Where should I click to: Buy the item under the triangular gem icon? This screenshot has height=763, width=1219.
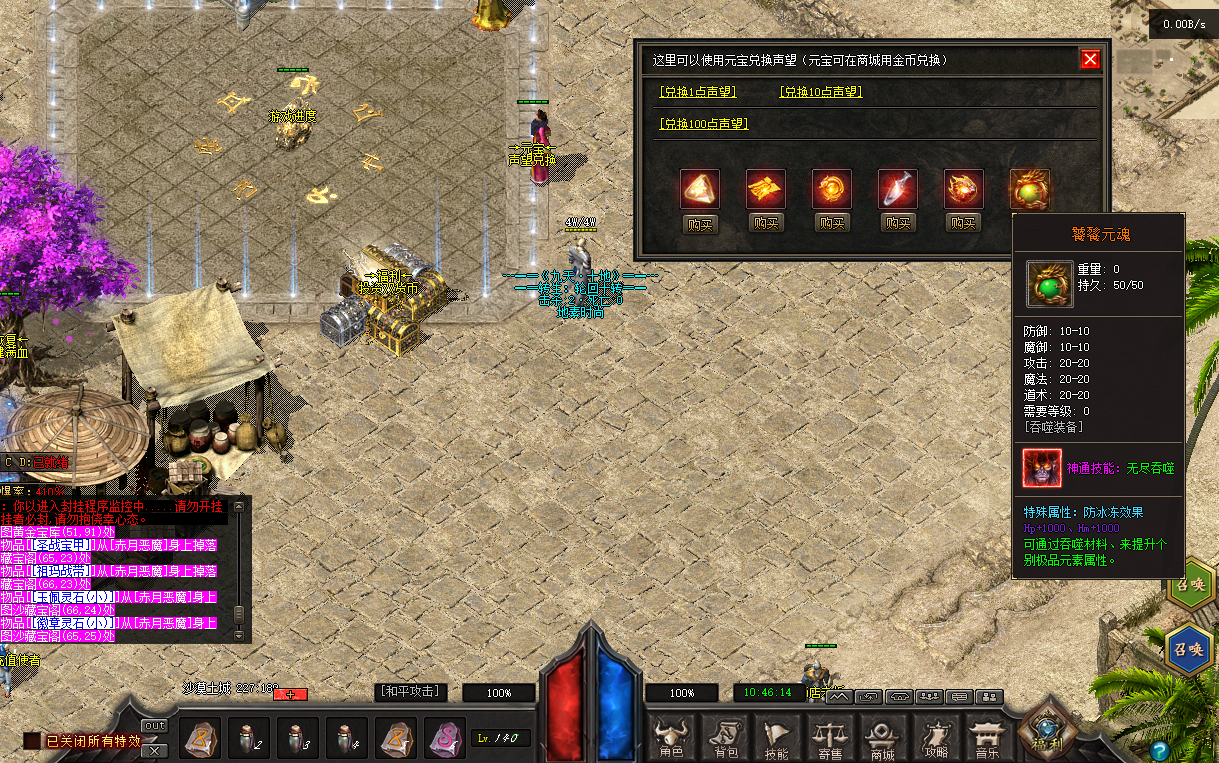coord(700,224)
